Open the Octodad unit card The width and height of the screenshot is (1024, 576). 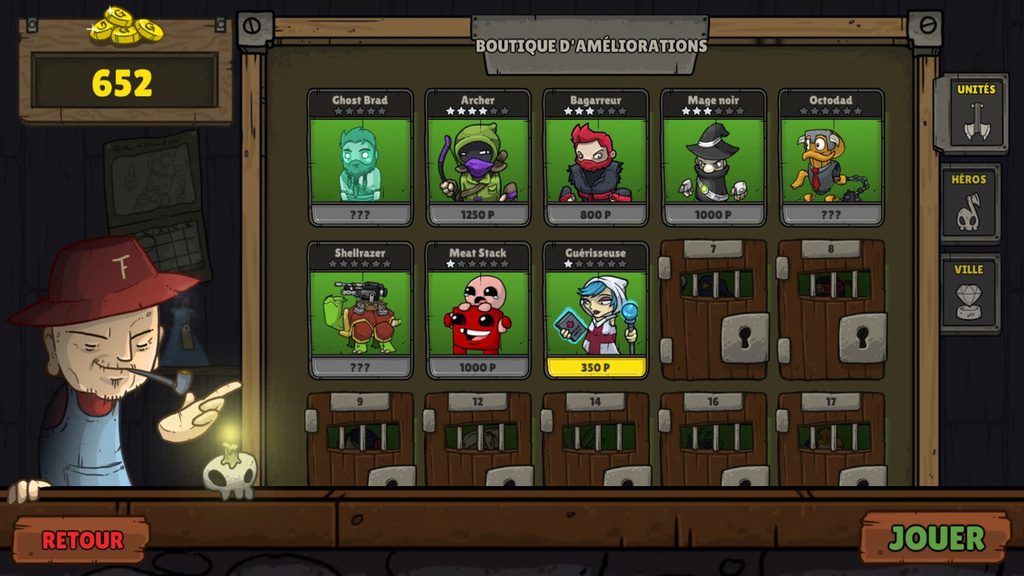pos(832,158)
